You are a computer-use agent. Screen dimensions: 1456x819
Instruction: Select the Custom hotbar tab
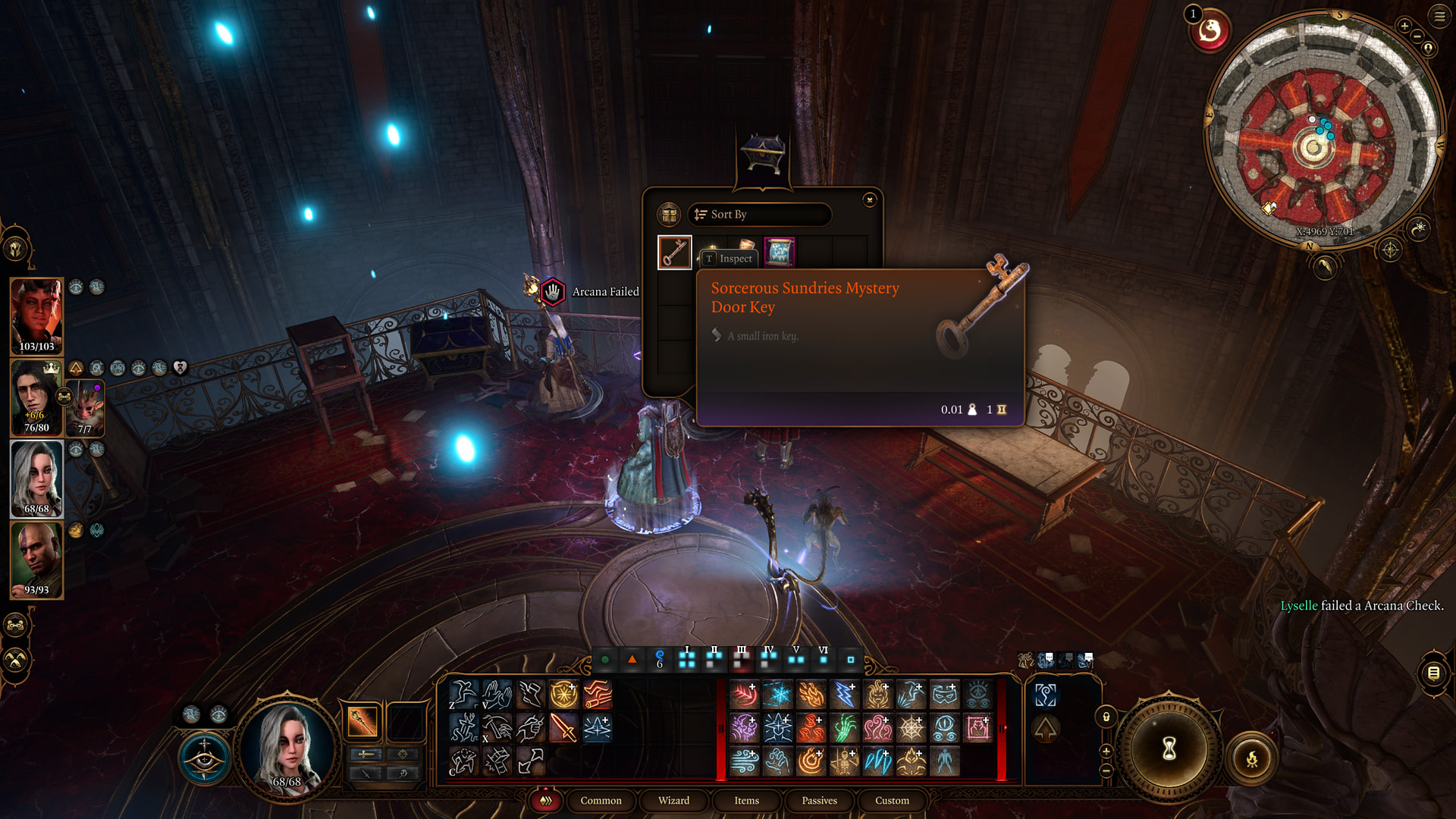pyautogui.click(x=892, y=800)
